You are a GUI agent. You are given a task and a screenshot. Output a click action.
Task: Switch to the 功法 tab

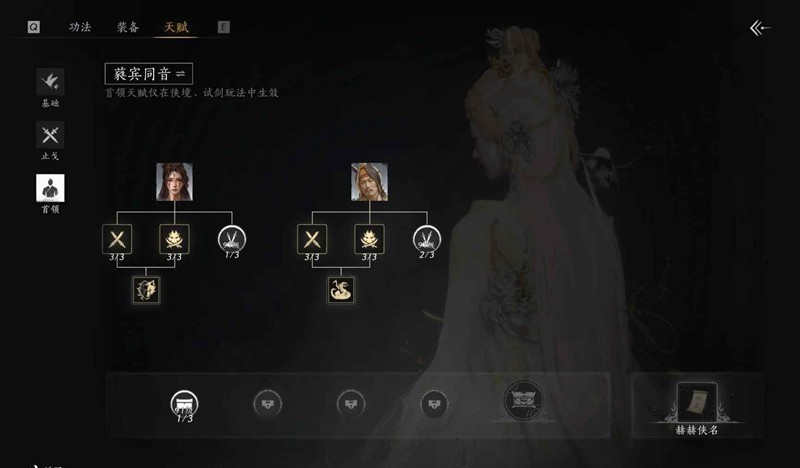coord(80,27)
